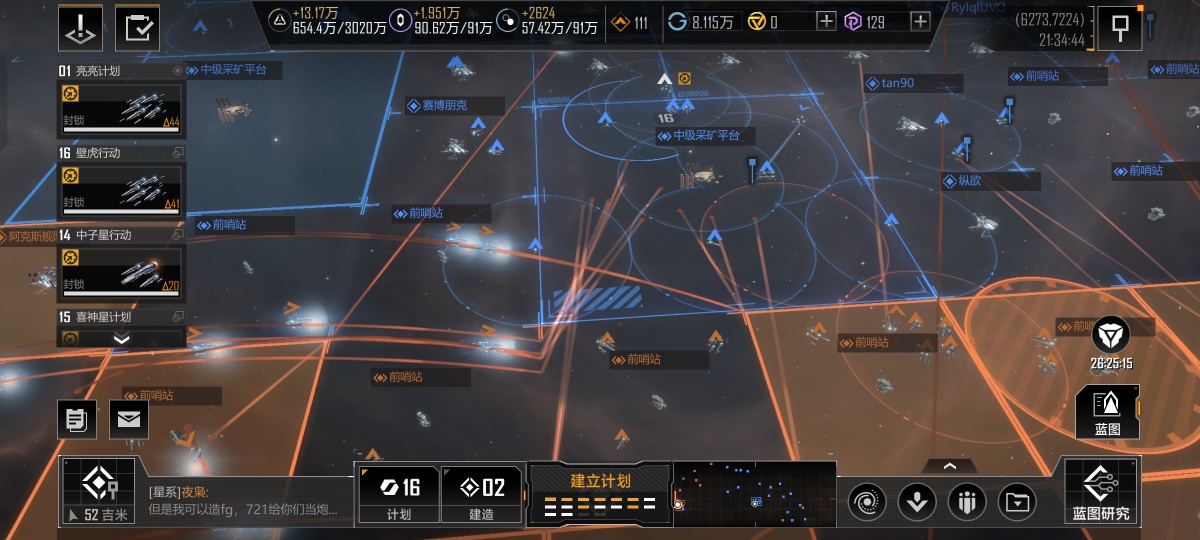Open the flag marker button

(x=1120, y=28)
